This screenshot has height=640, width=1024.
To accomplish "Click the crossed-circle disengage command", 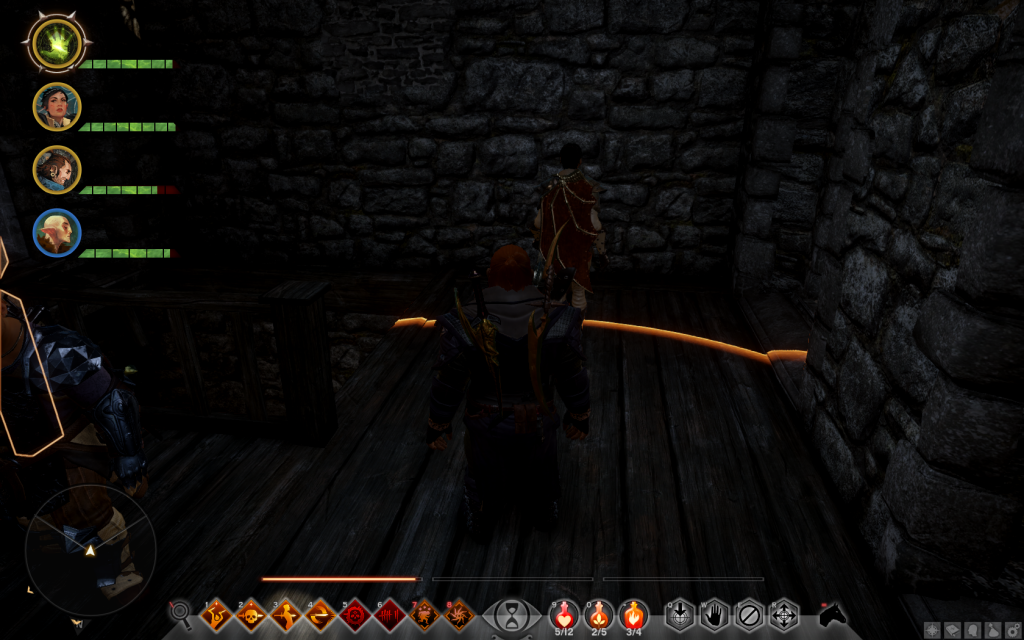I will [748, 613].
